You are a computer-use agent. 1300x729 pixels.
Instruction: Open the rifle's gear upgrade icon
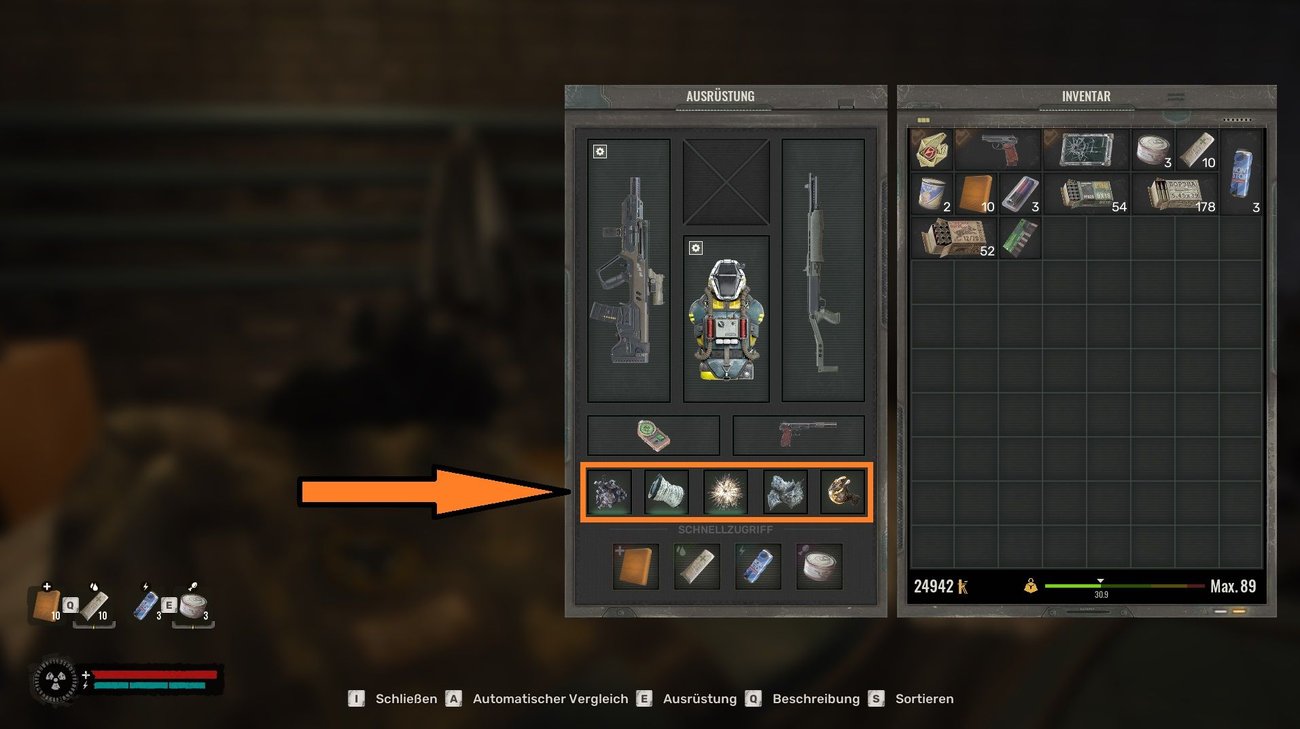click(x=599, y=152)
